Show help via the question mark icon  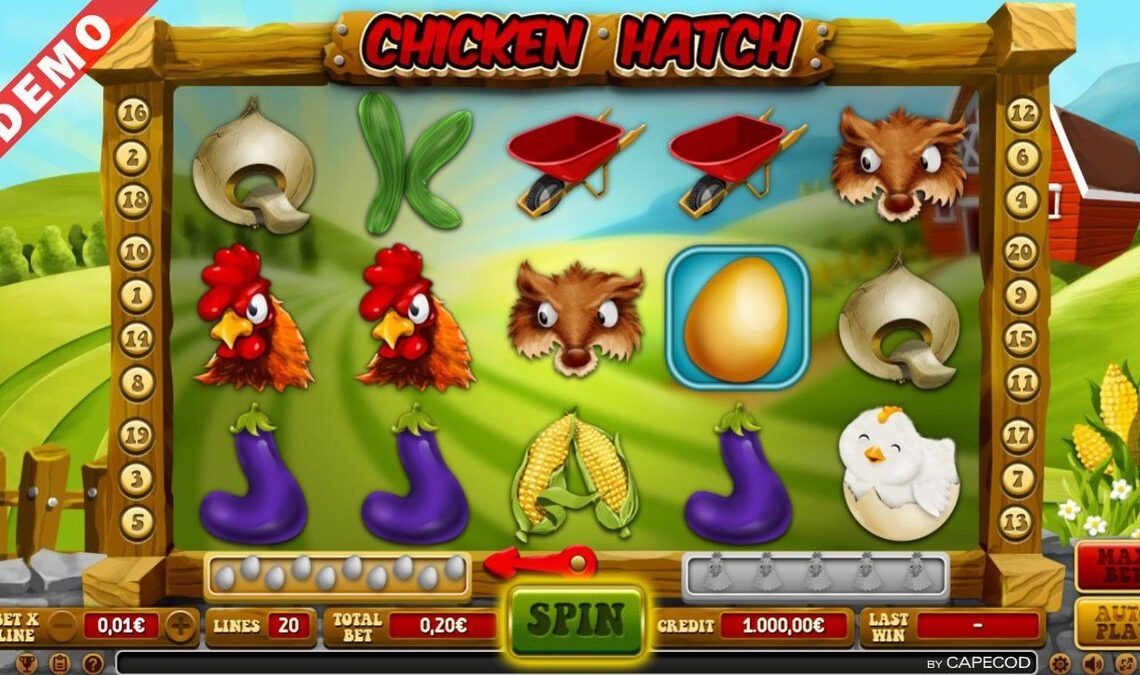tap(92, 663)
